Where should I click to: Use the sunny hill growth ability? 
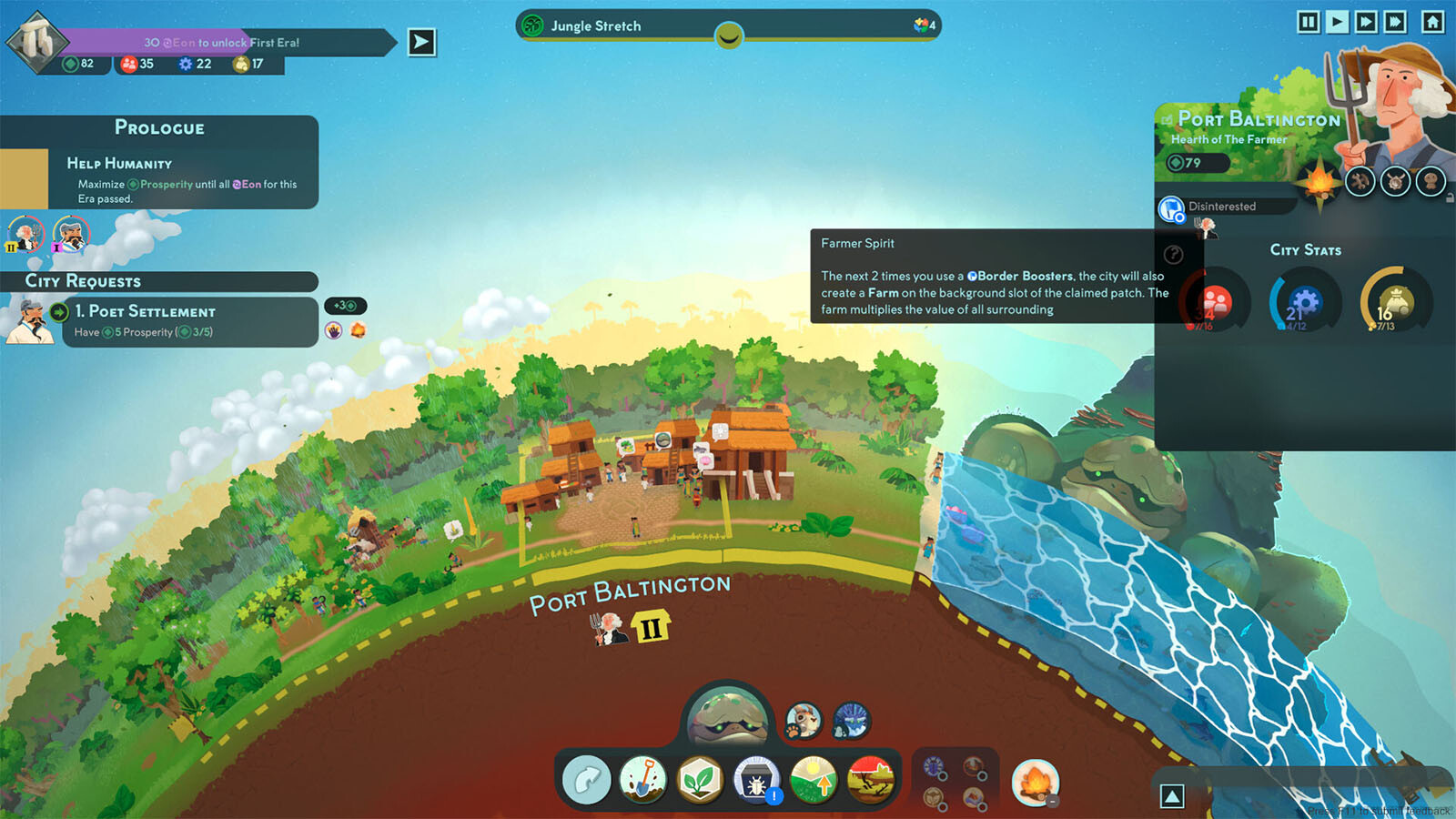pos(814,781)
